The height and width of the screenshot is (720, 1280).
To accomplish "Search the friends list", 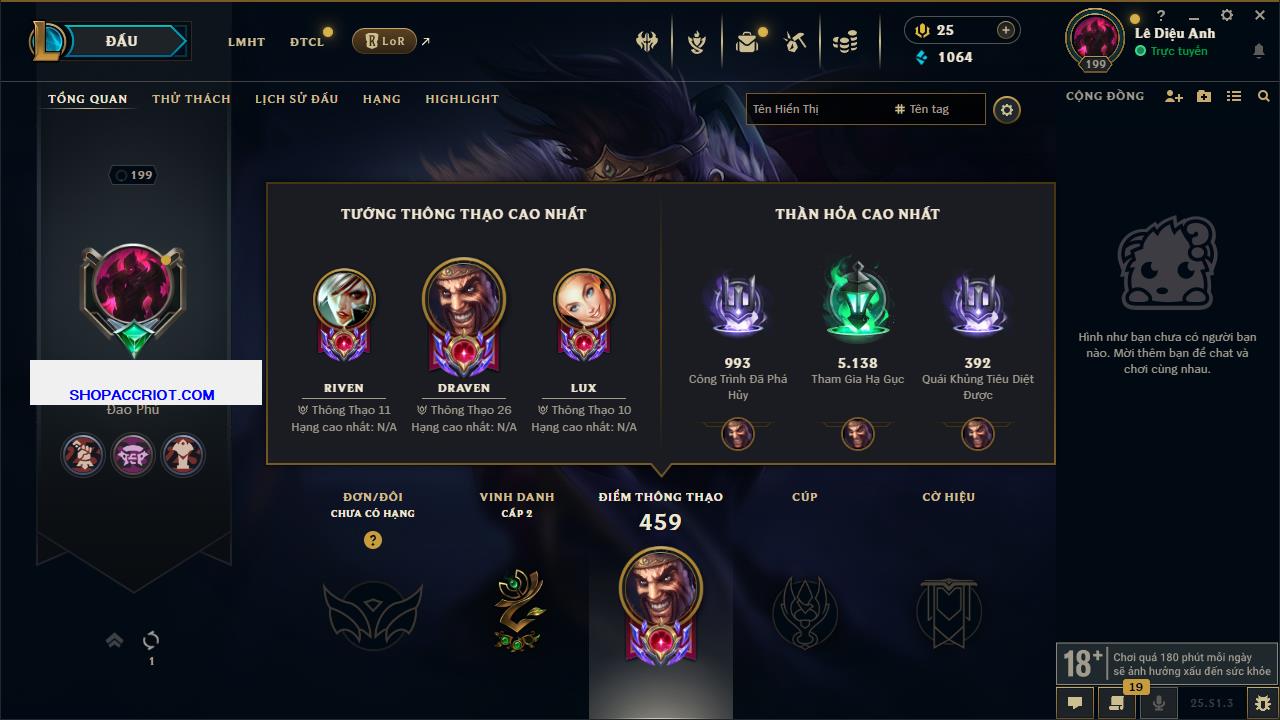I will (x=1264, y=96).
